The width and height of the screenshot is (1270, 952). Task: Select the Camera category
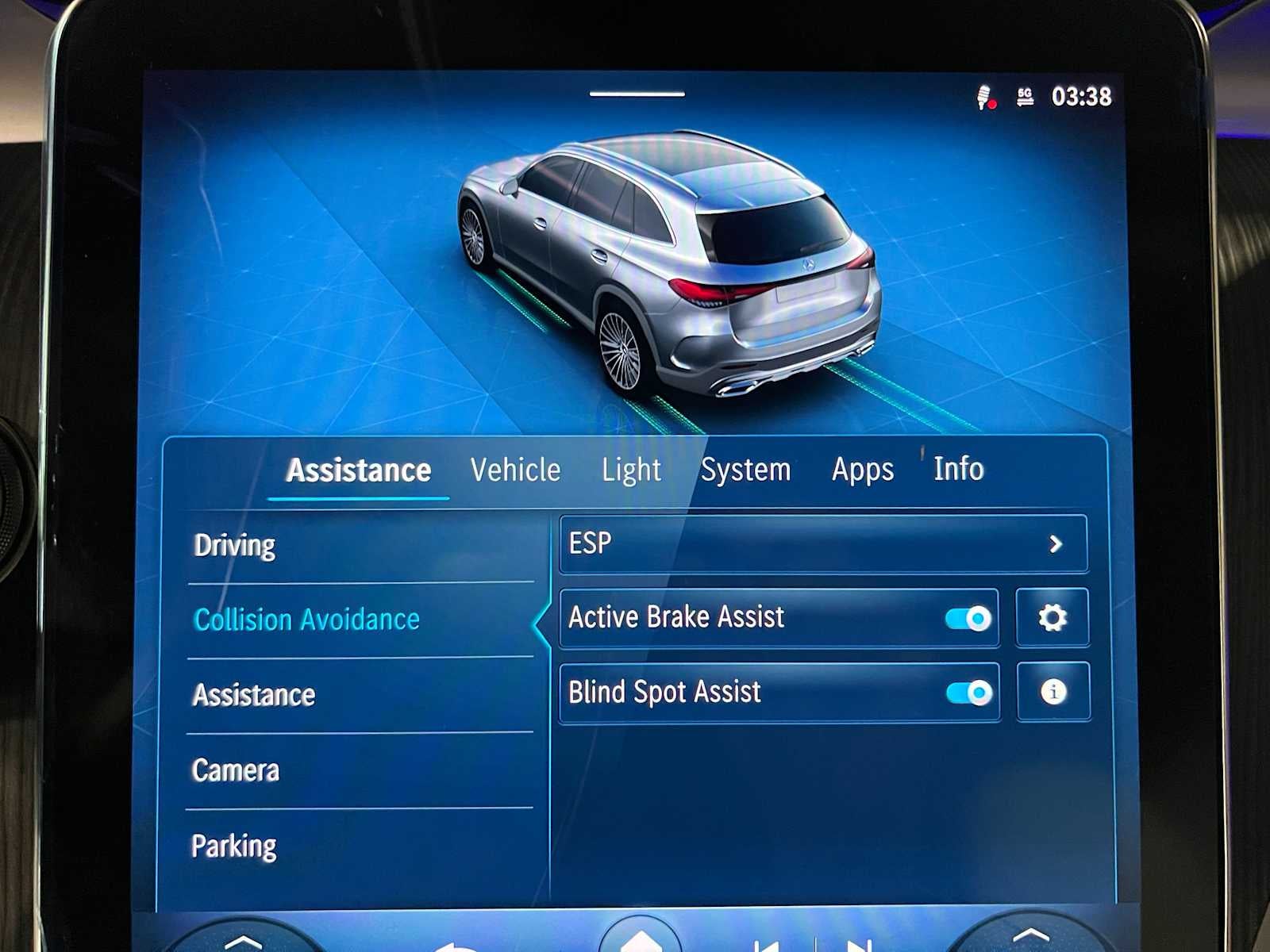[x=234, y=769]
